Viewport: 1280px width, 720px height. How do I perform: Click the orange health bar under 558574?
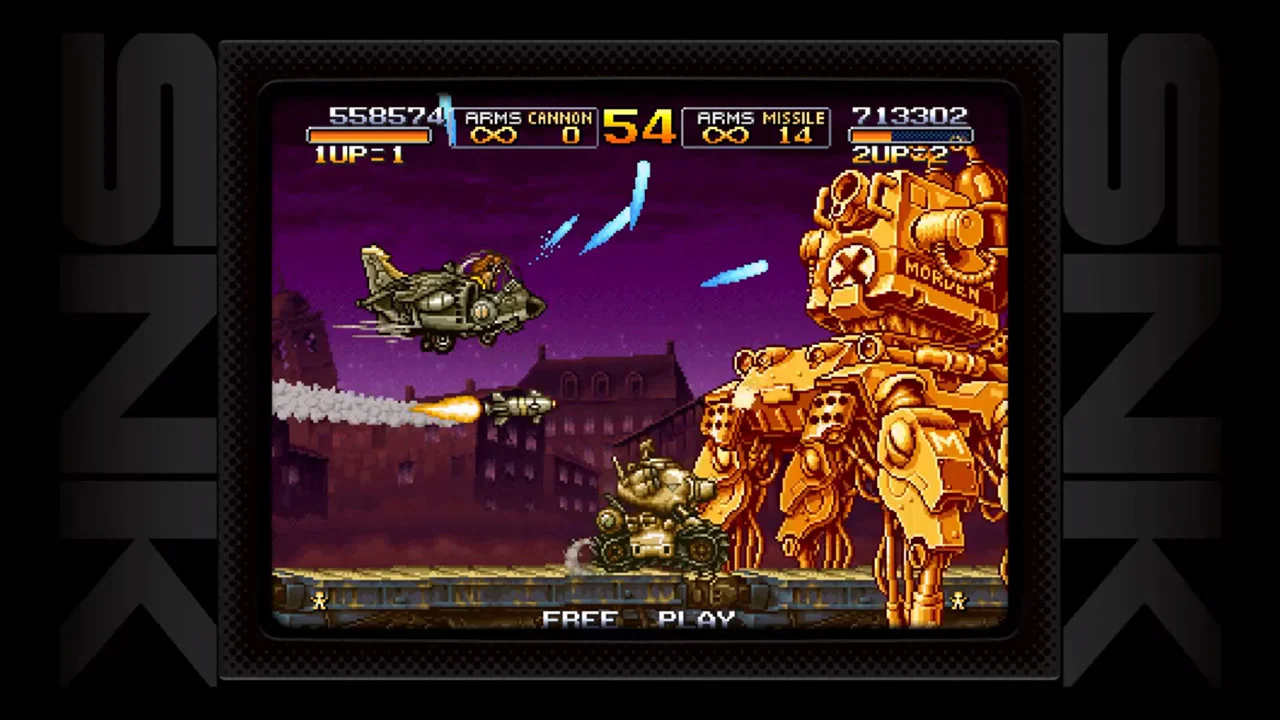[368, 136]
